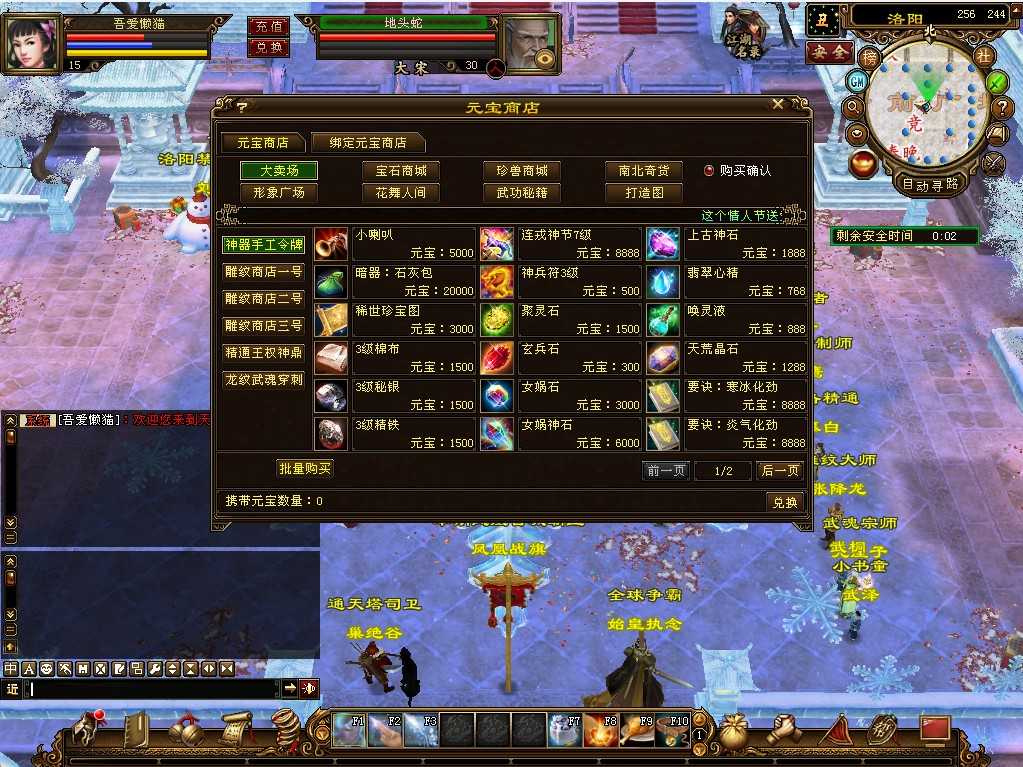1023x767 pixels.
Task: Open the 宝石商城 category
Action: point(401,171)
